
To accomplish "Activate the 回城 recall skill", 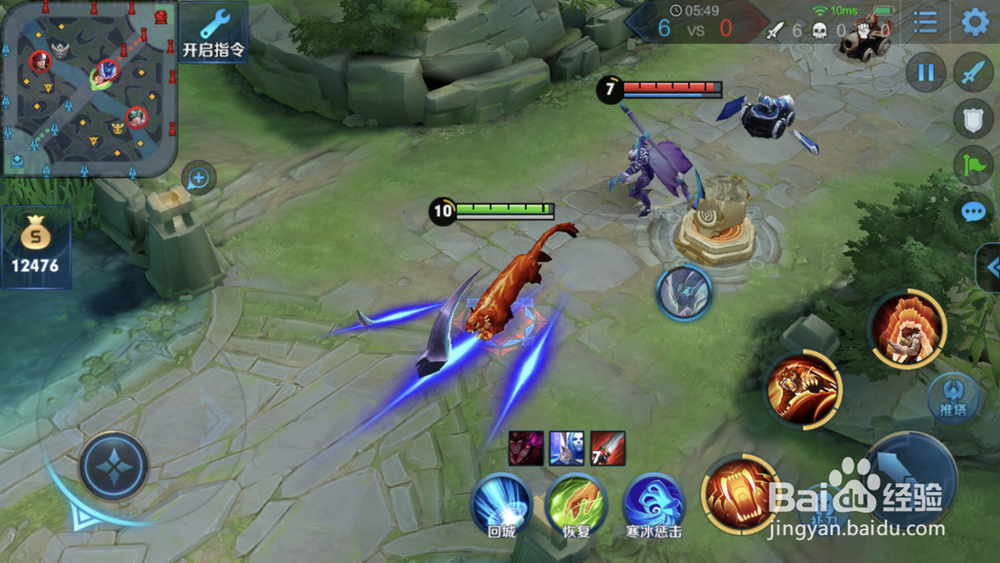I will click(501, 503).
